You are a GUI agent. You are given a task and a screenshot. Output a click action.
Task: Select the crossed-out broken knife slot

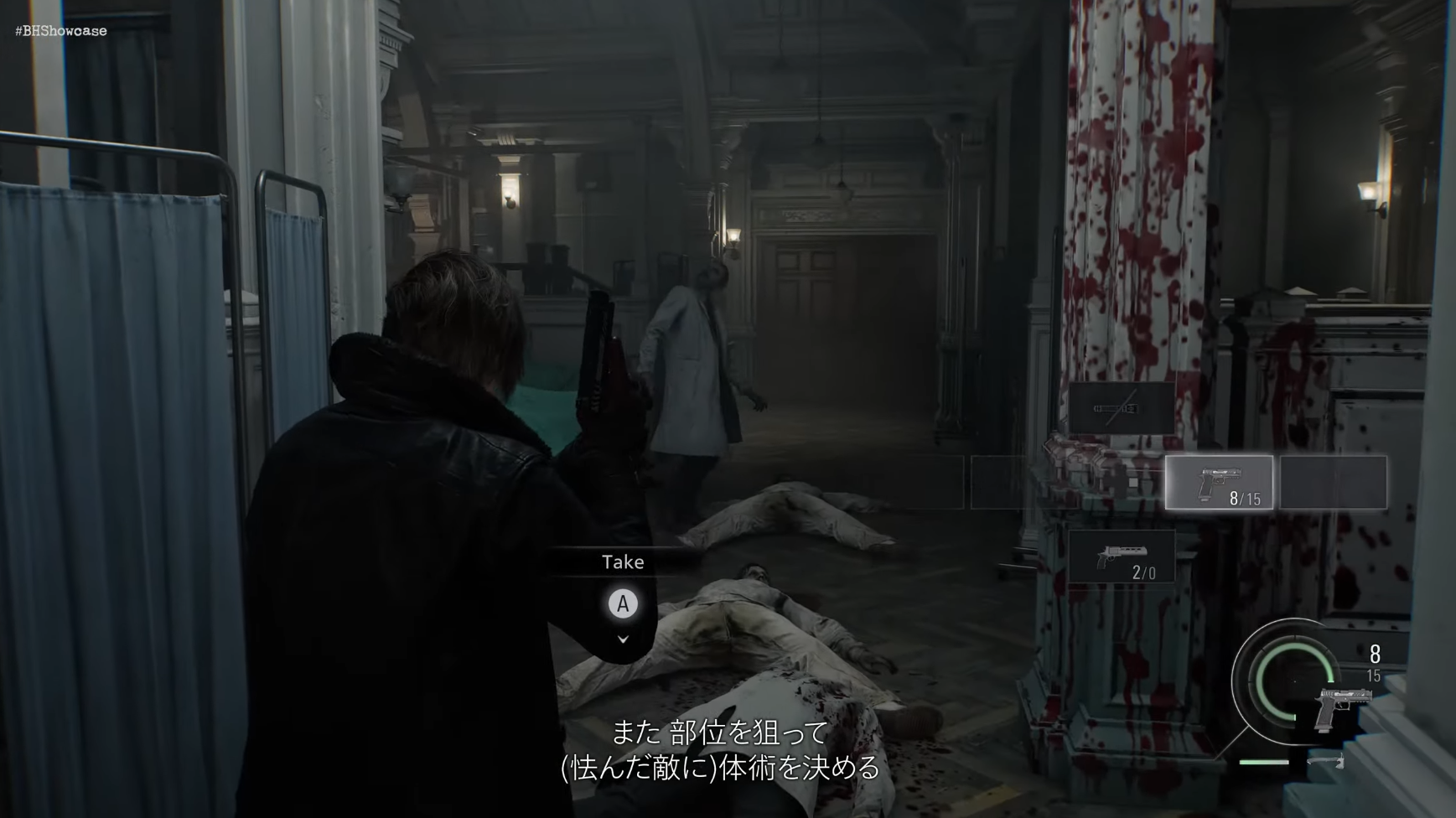[1122, 408]
